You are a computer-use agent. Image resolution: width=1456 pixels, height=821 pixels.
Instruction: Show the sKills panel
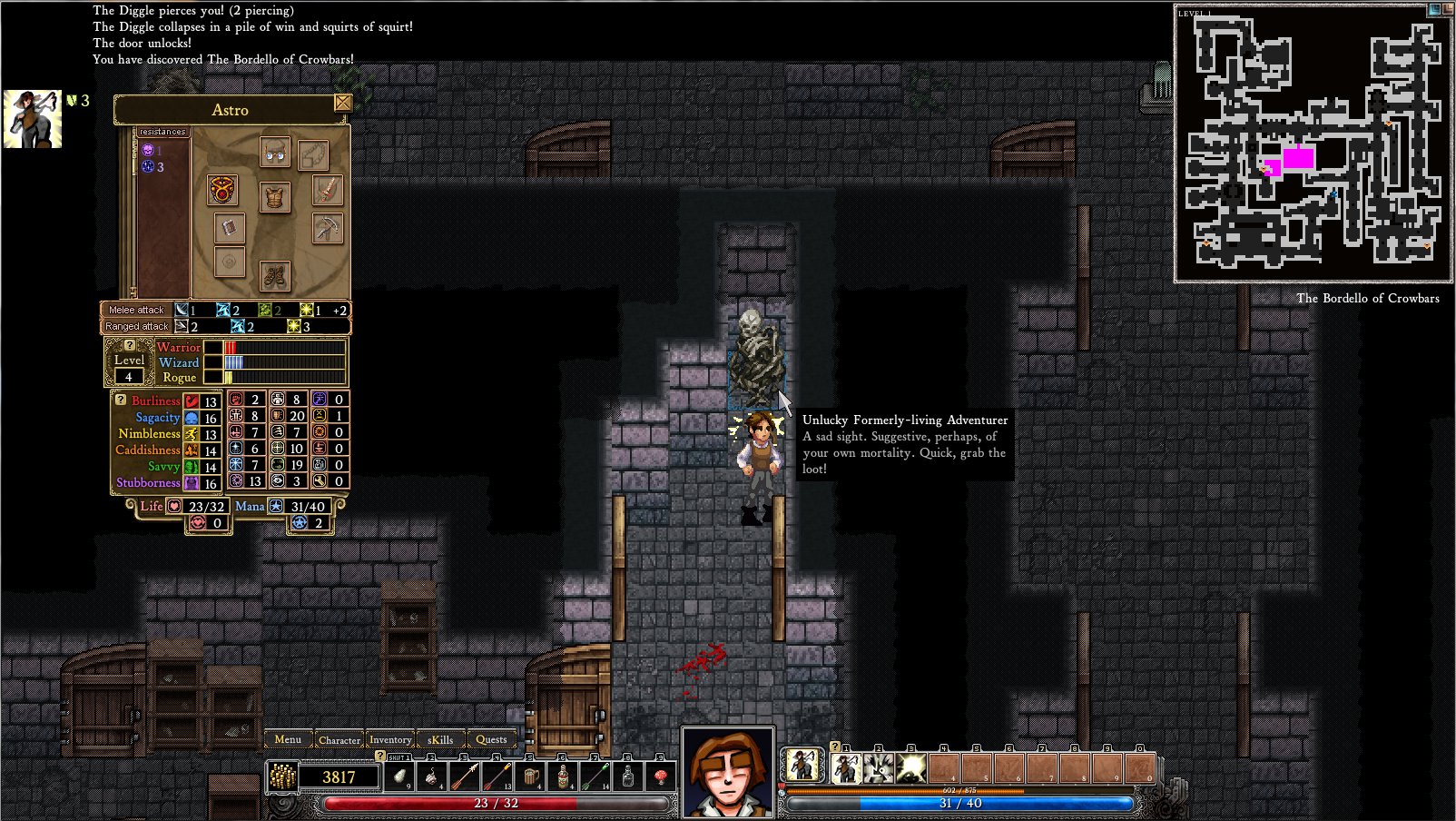click(440, 739)
